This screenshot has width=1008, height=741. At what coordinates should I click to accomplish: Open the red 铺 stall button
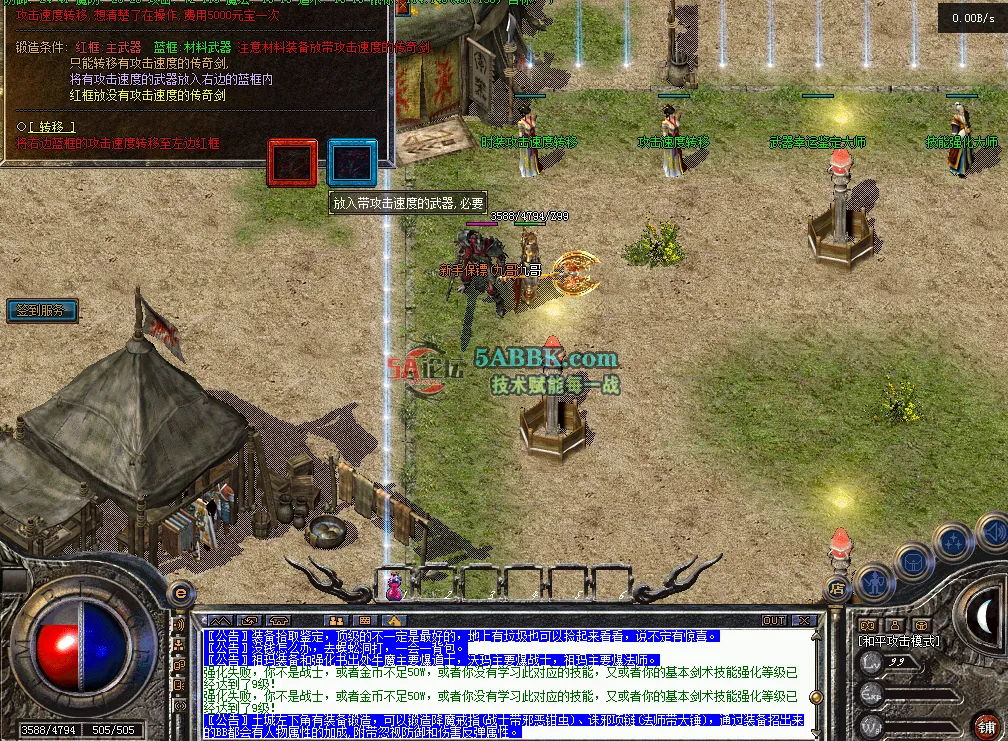pyautogui.click(x=986, y=725)
